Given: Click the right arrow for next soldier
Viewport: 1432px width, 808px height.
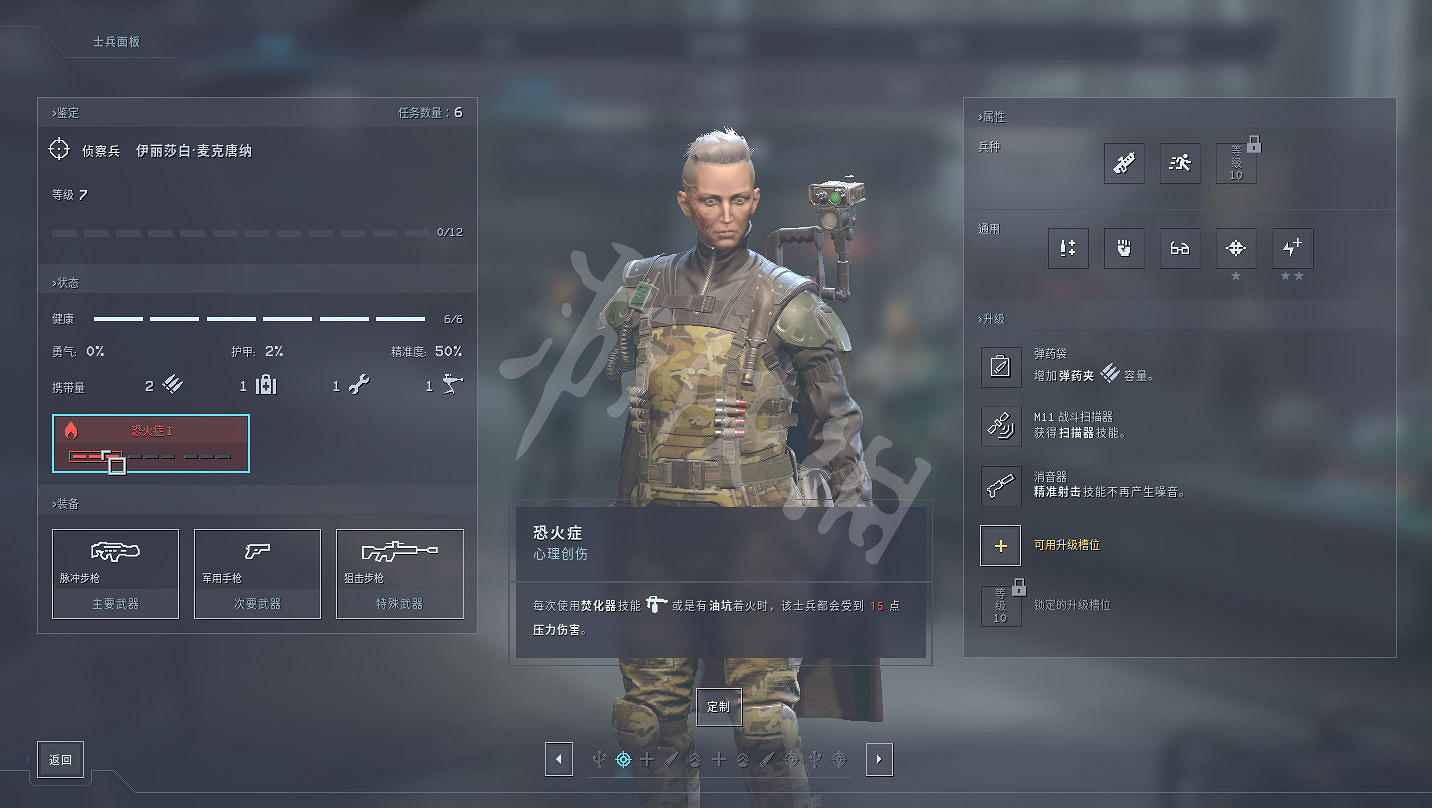Looking at the screenshot, I should tap(878, 759).
